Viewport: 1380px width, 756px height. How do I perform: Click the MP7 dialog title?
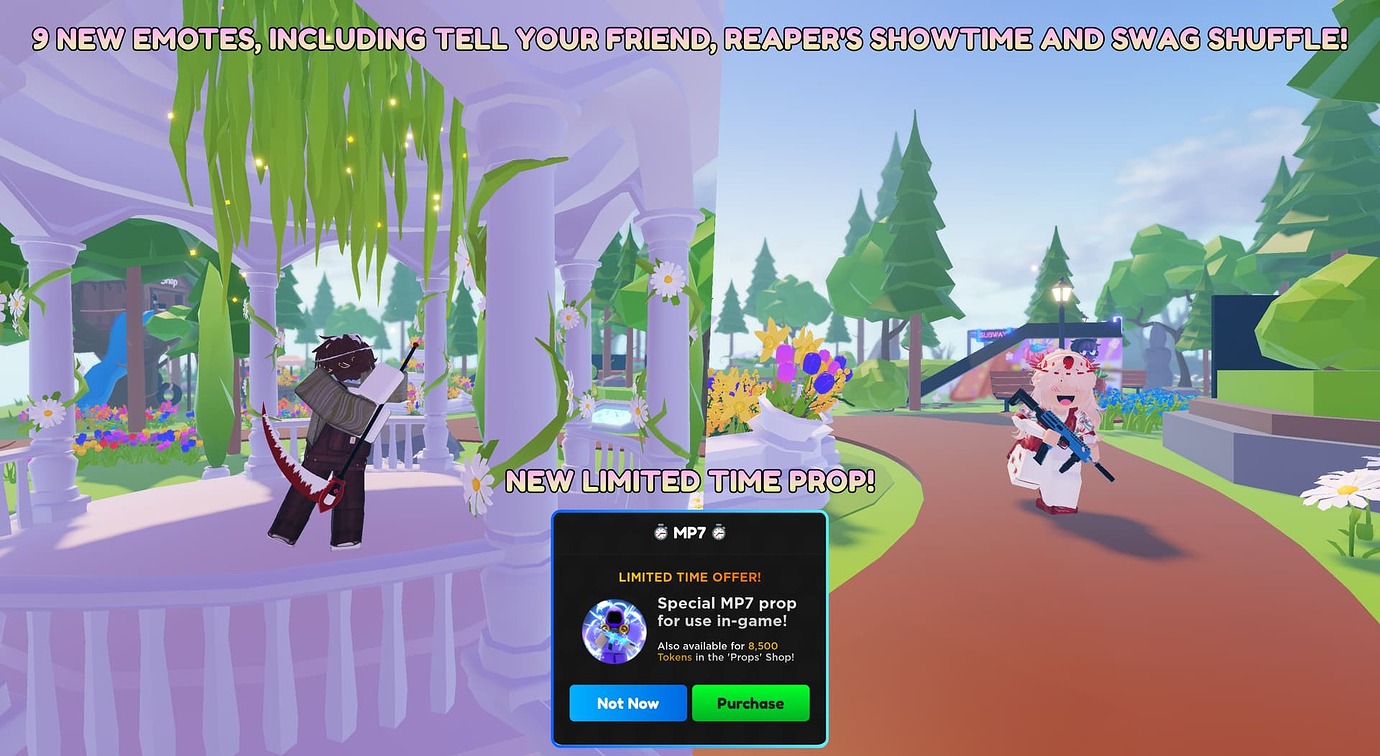(690, 532)
